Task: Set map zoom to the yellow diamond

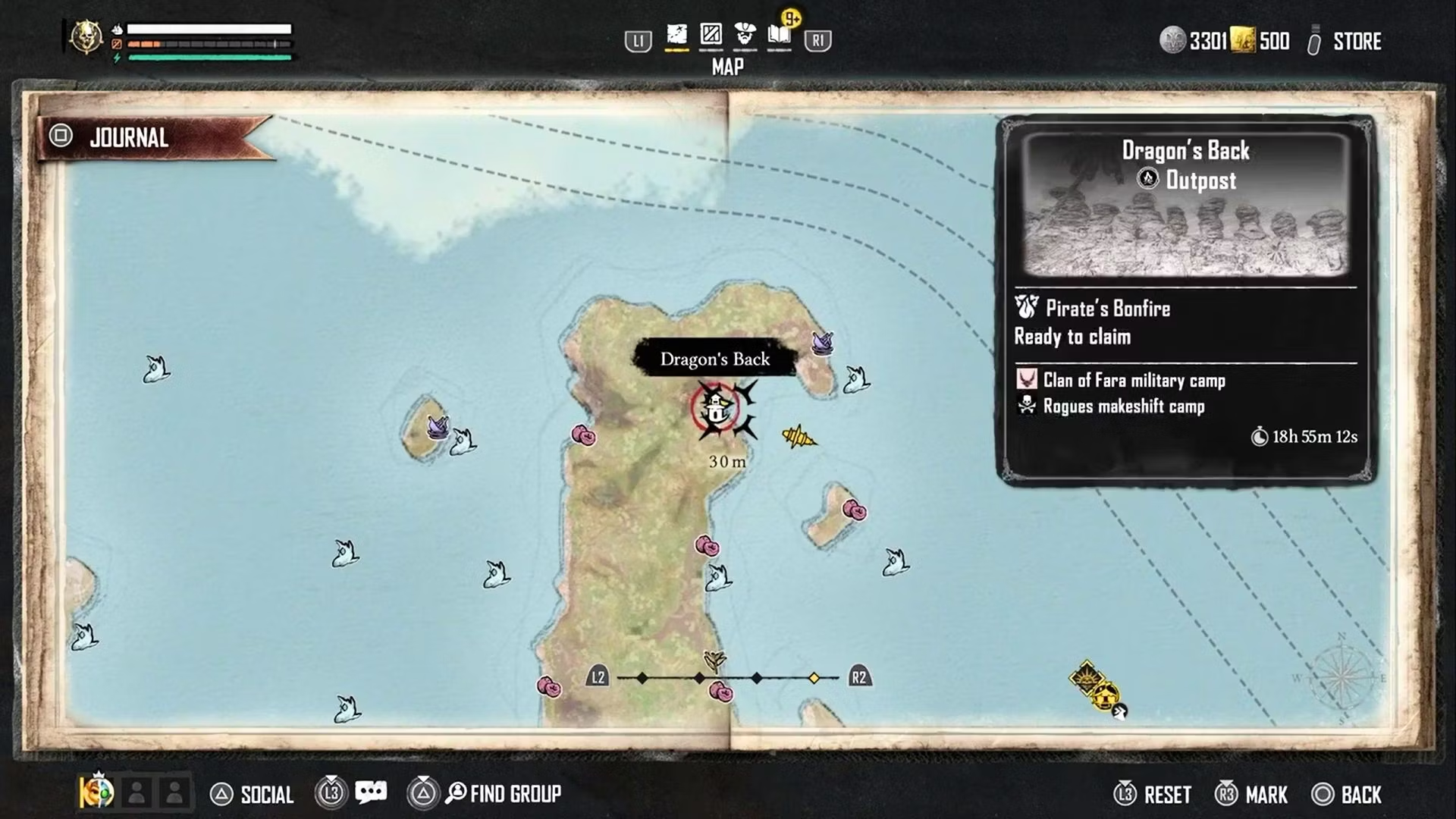Action: coord(814,678)
